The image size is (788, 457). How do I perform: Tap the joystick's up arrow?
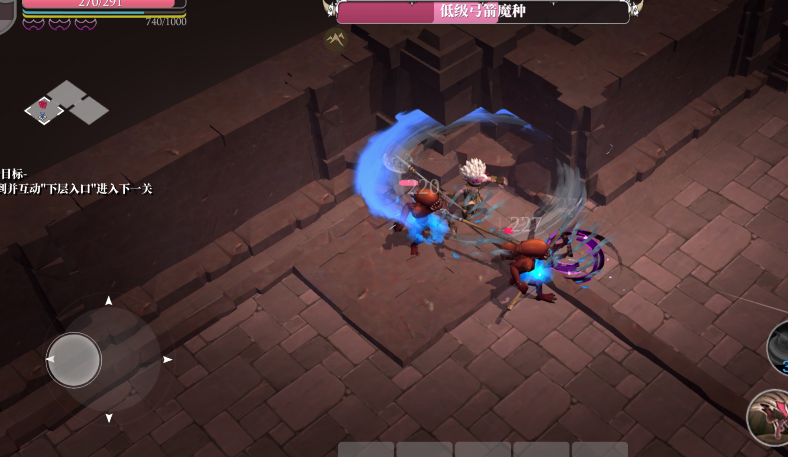coord(109,301)
